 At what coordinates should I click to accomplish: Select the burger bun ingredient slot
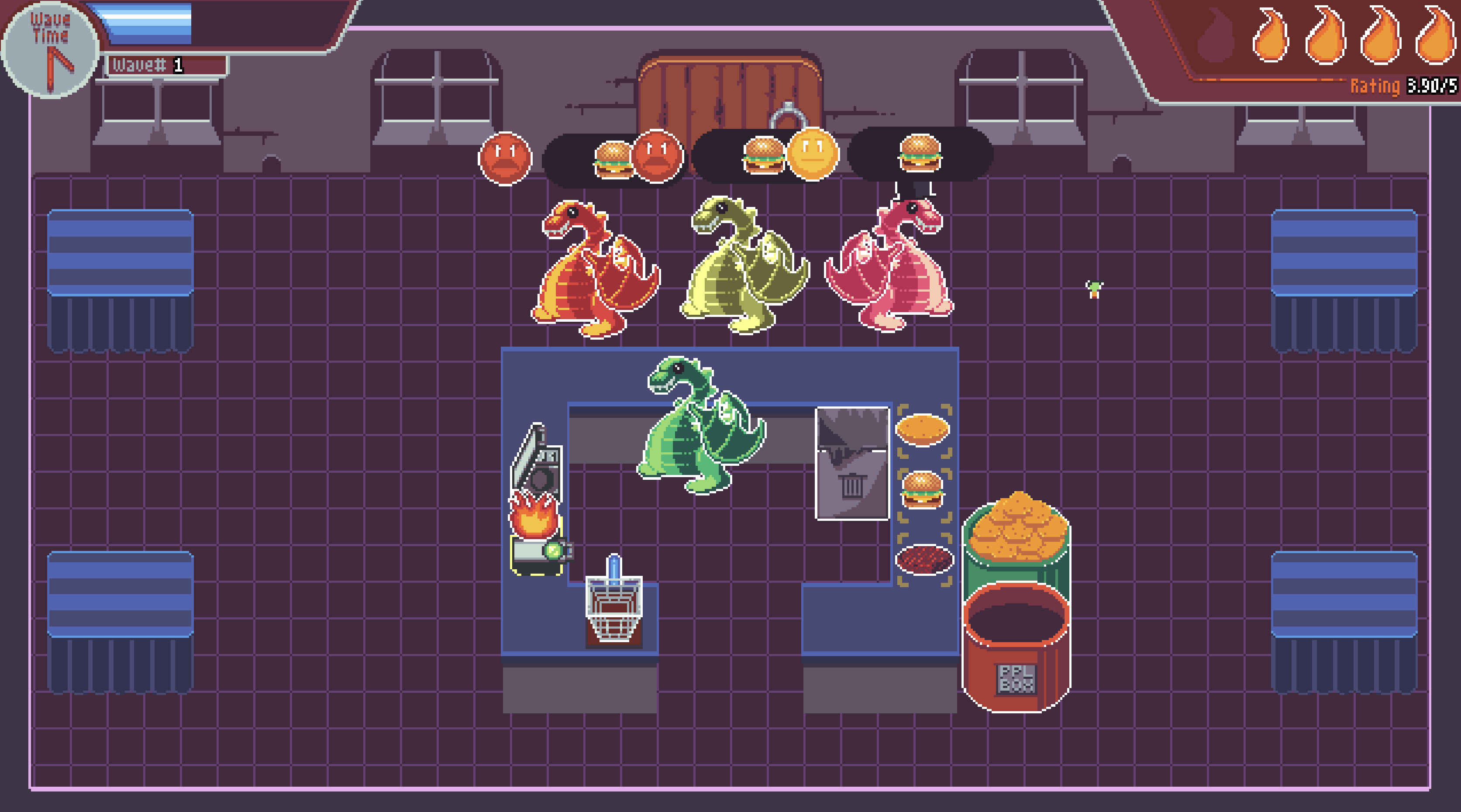pyautogui.click(x=923, y=430)
